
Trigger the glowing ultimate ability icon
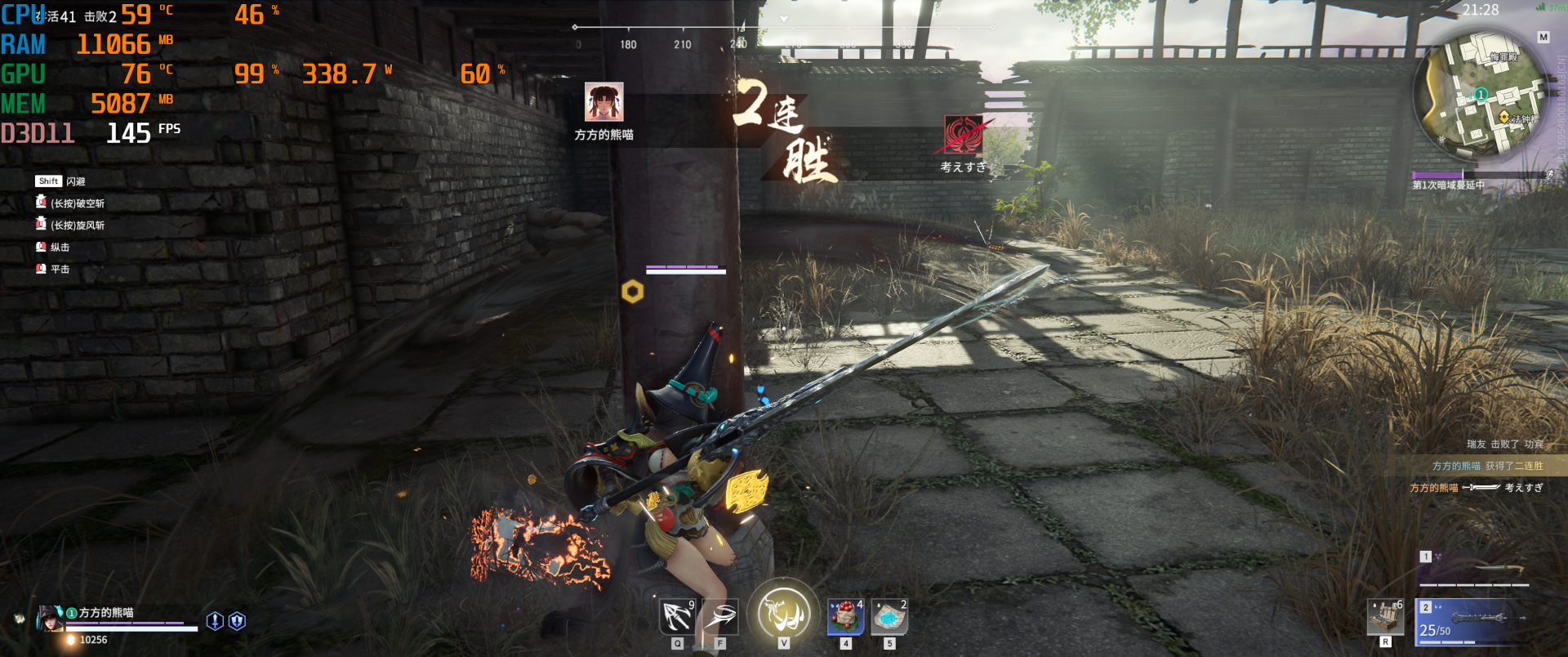(783, 613)
